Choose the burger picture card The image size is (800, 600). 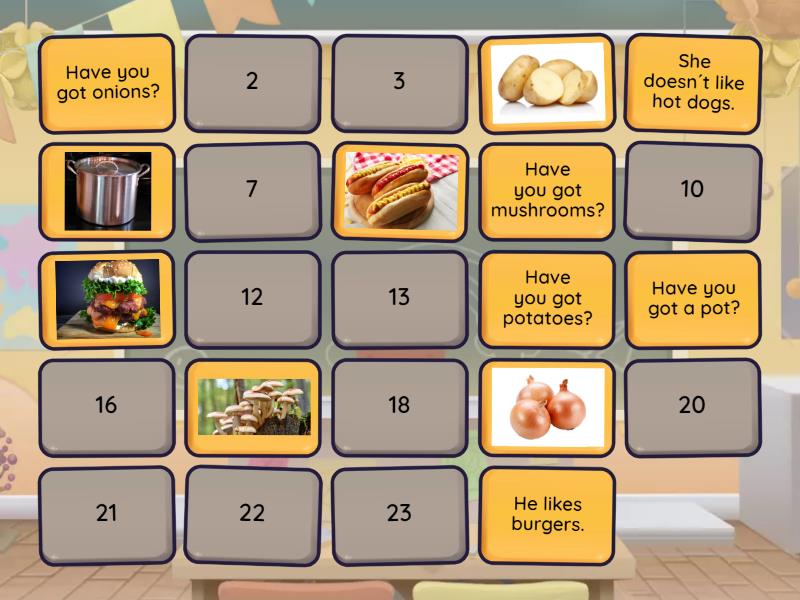click(106, 298)
